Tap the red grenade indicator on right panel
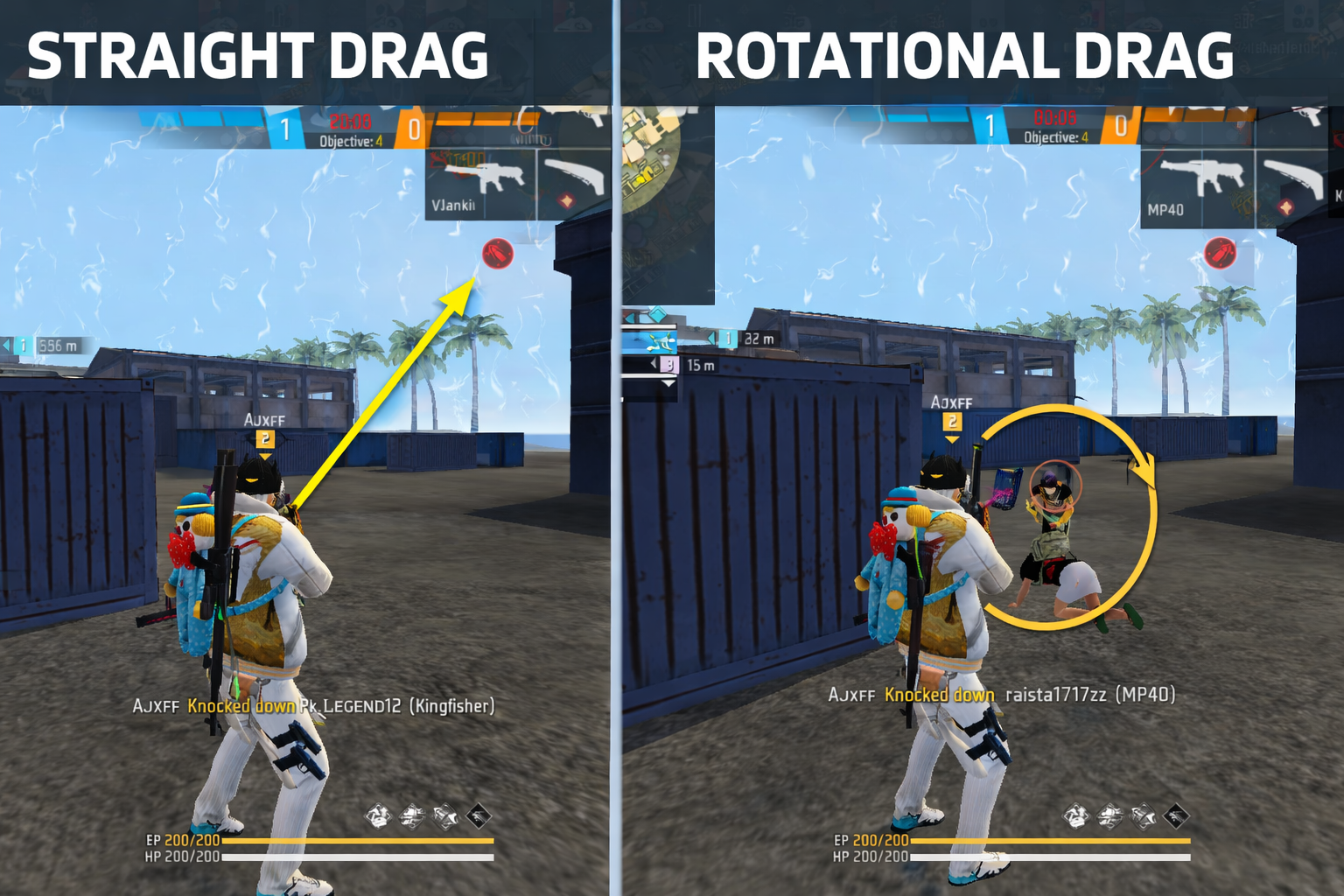This screenshot has width=1344, height=896. (x=1219, y=254)
